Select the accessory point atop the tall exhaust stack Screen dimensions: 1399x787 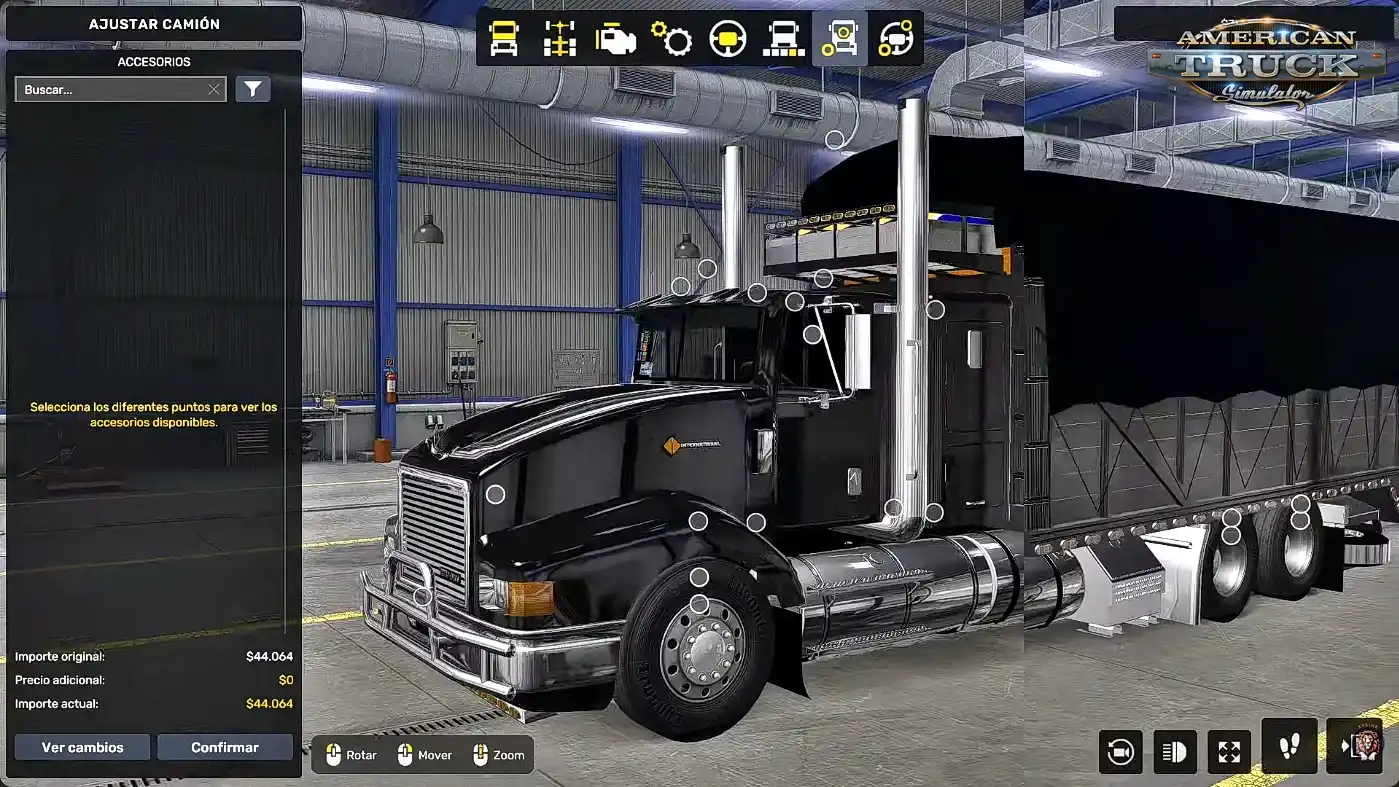click(834, 139)
